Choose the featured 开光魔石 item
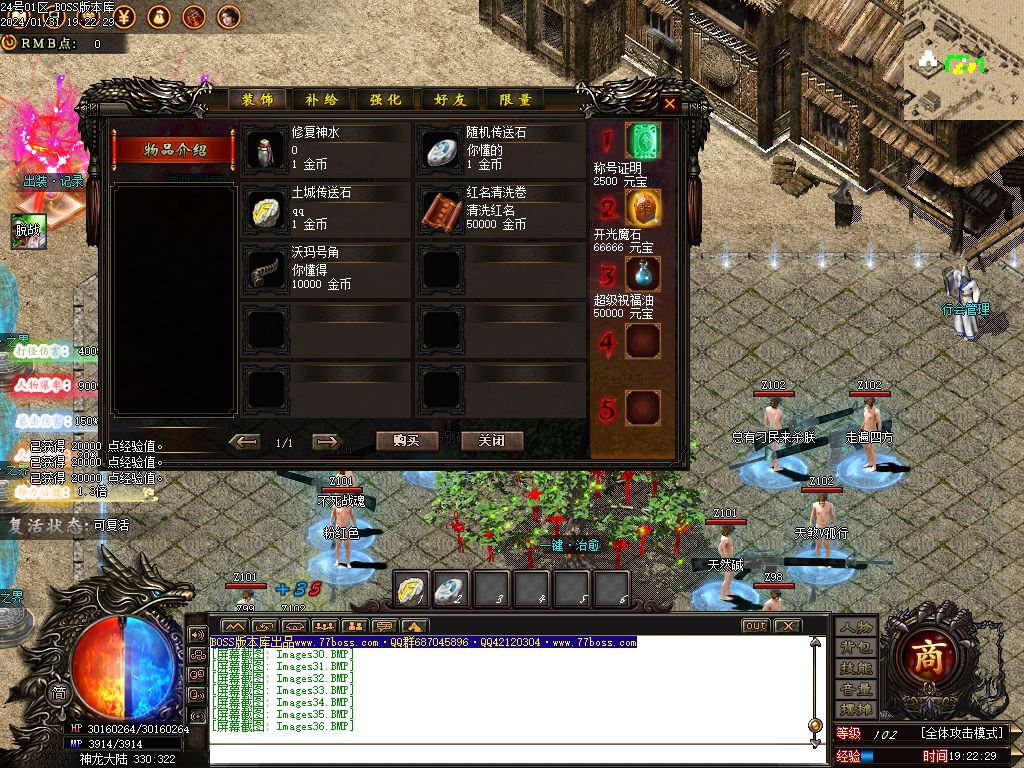1024x768 pixels. (643, 208)
